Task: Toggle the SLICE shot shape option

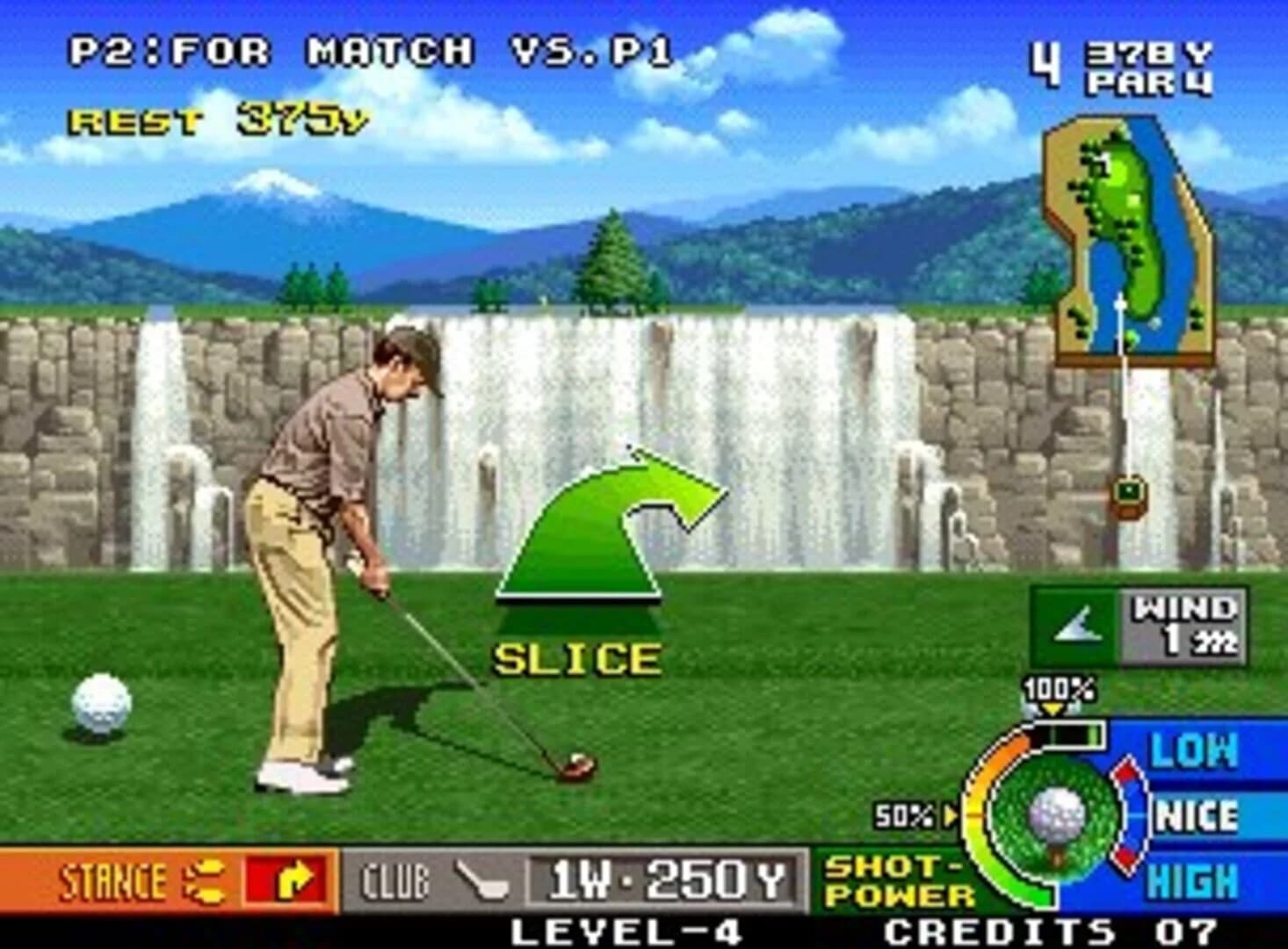Action: pos(575,655)
